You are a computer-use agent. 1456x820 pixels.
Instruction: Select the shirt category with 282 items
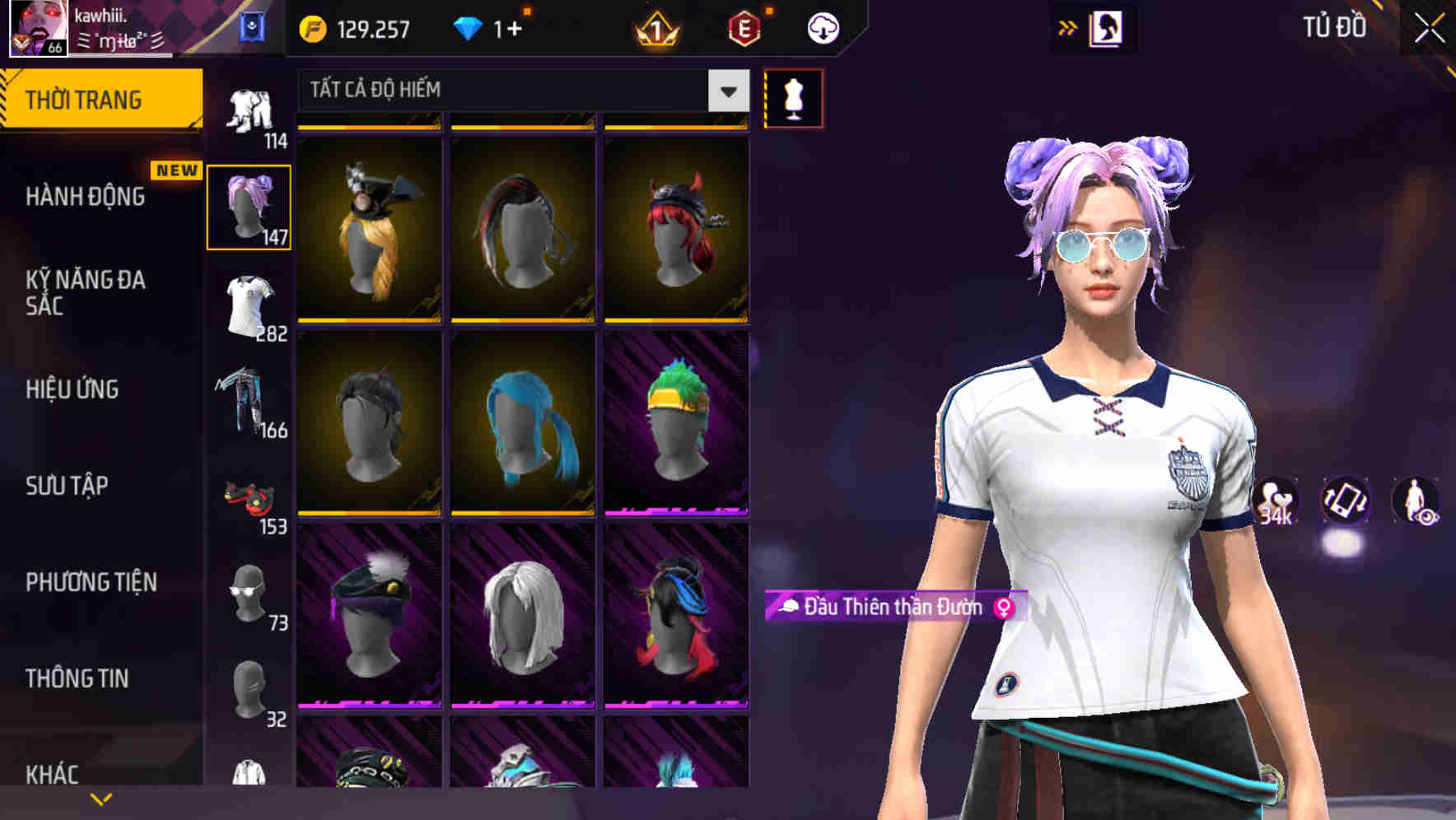click(250, 305)
